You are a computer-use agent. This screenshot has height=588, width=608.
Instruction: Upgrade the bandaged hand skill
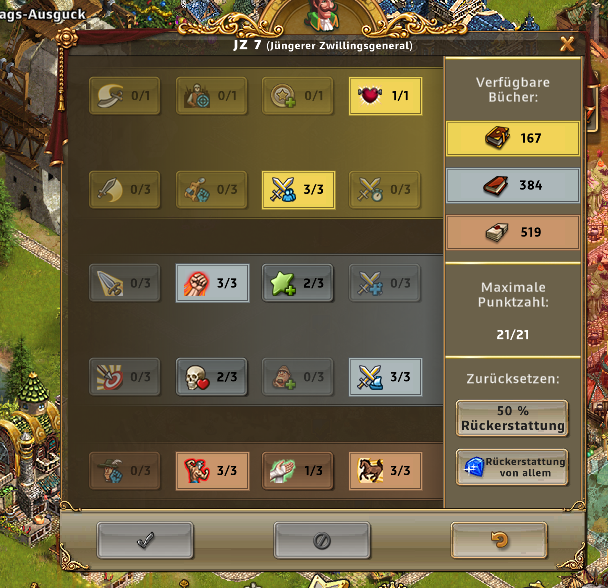297,470
